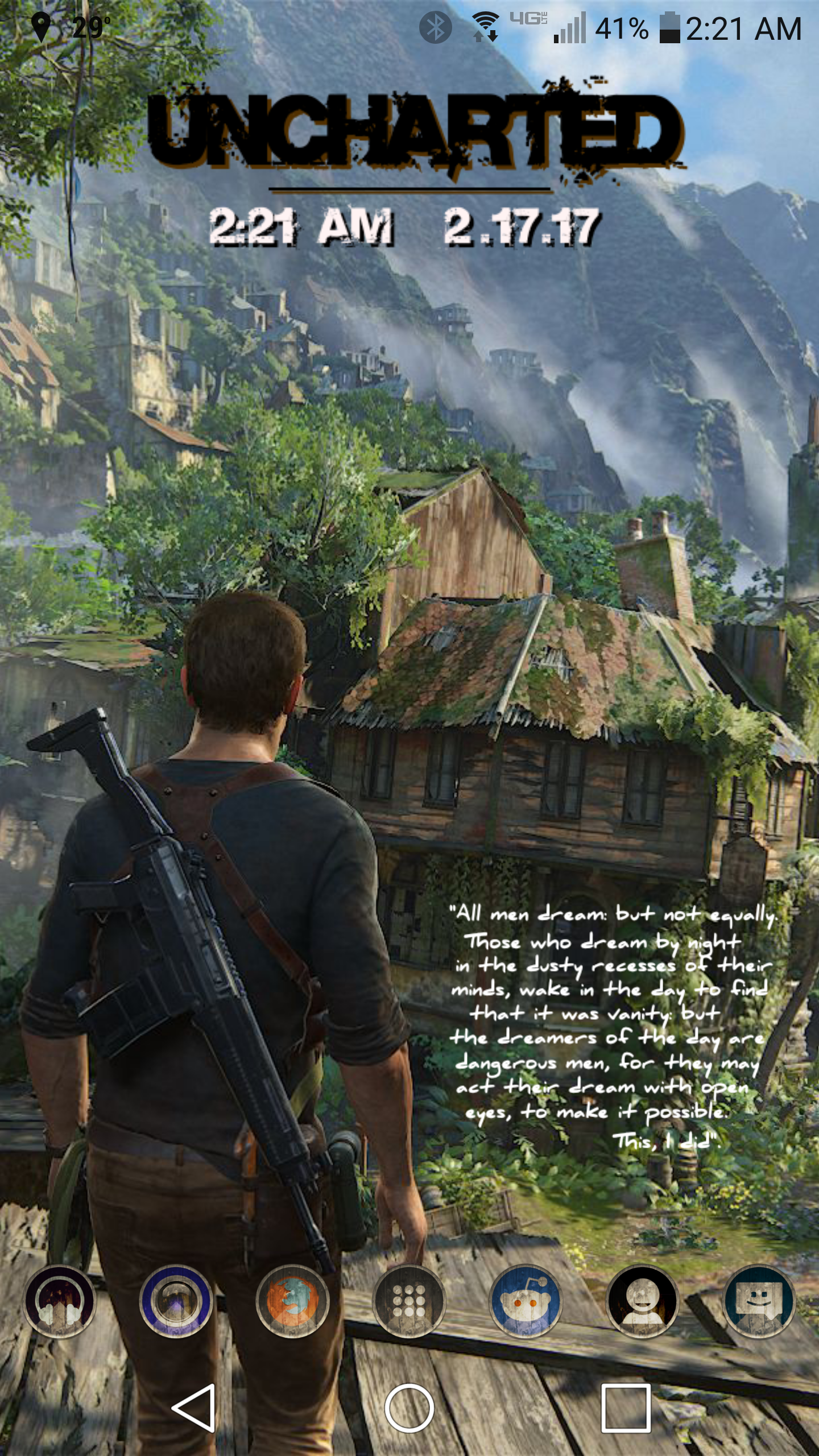Open recent apps with the square button
Screen dimensions: 819x1456
[x=626, y=1408]
